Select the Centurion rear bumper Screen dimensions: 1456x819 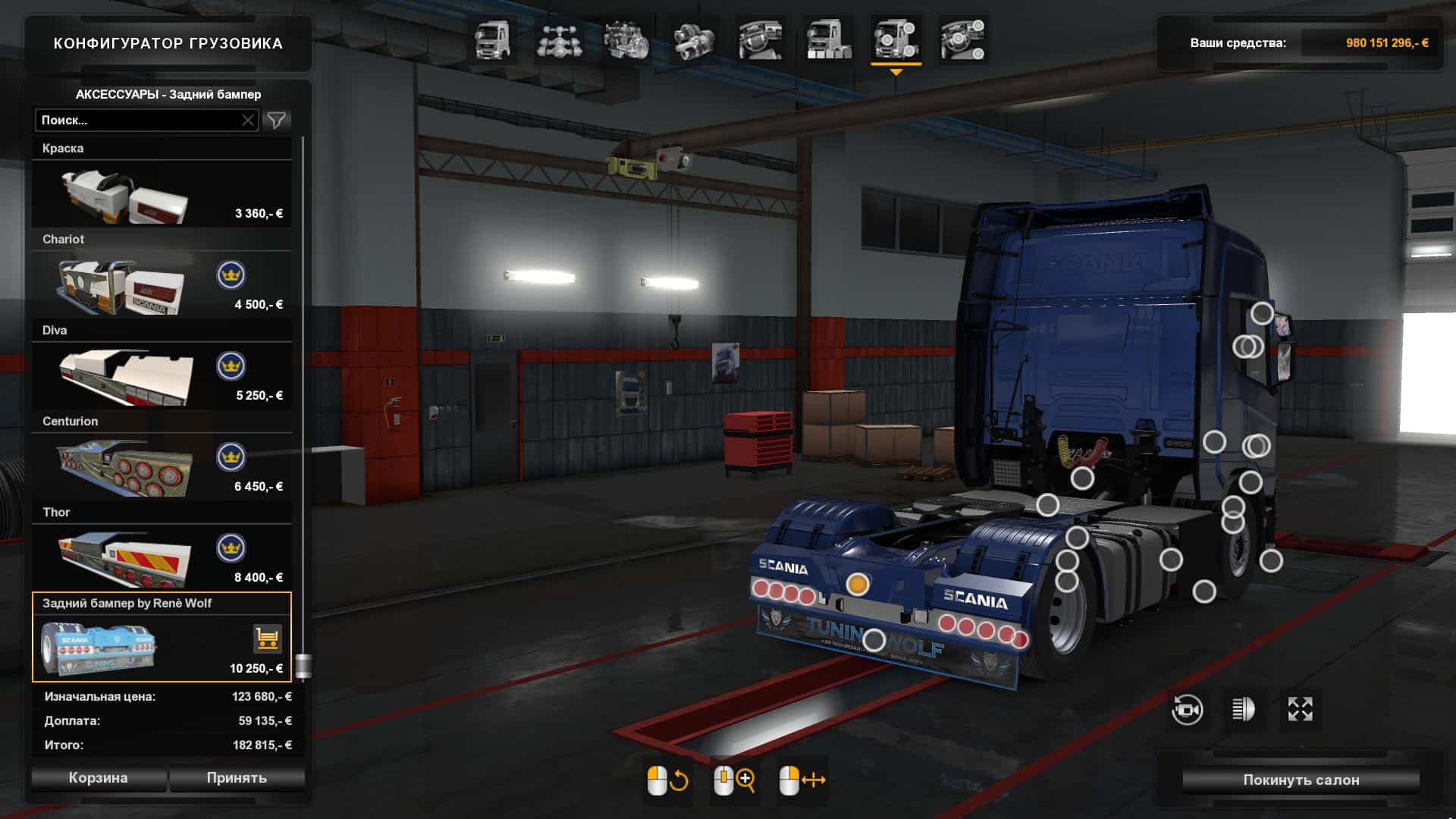[162, 468]
